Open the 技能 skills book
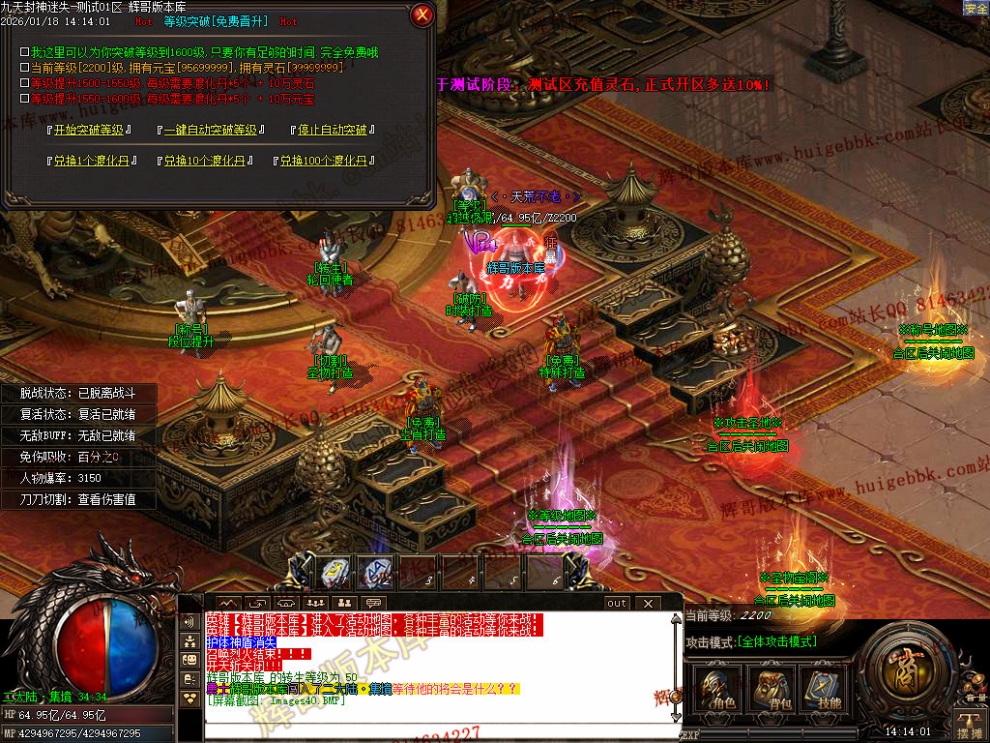 (x=822, y=686)
